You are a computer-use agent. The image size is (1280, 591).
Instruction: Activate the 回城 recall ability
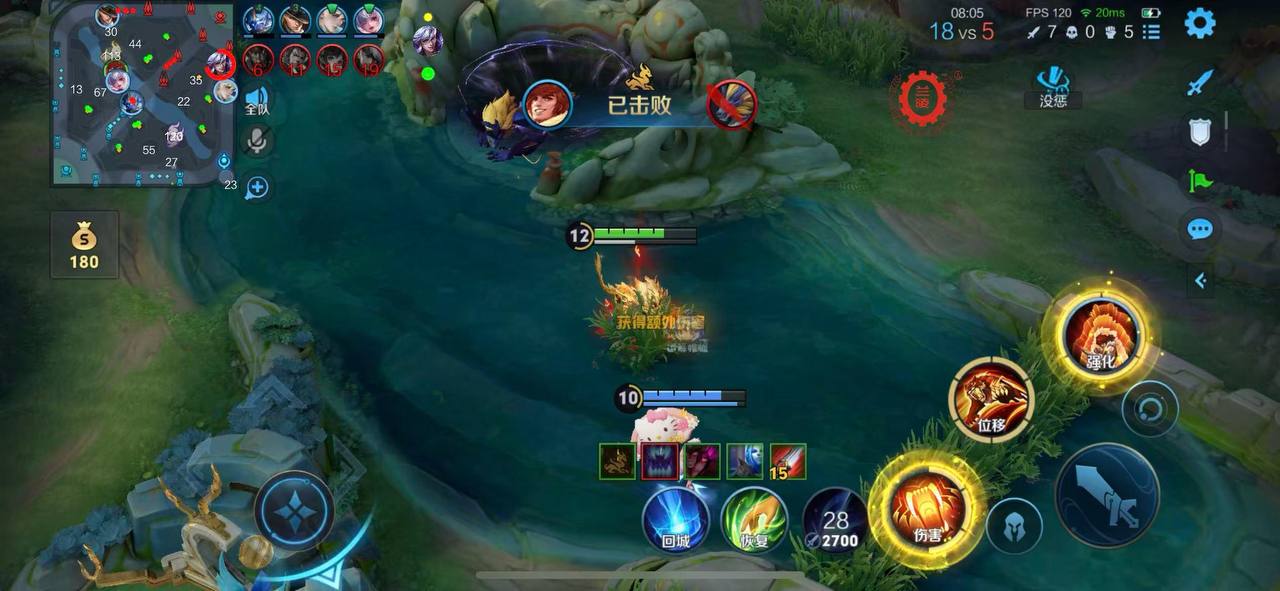[675, 519]
